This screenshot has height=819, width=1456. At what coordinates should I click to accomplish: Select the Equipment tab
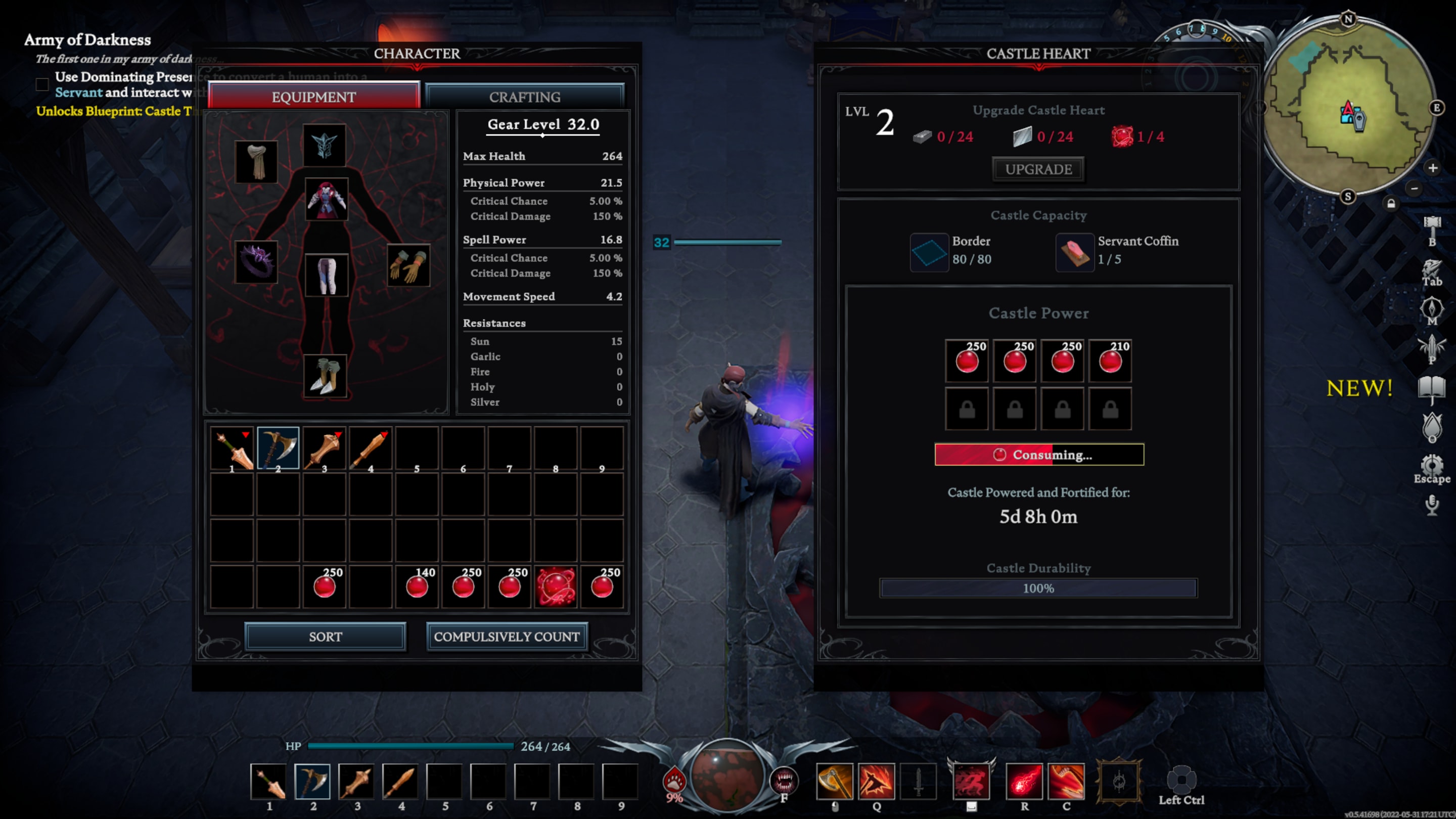pos(313,97)
